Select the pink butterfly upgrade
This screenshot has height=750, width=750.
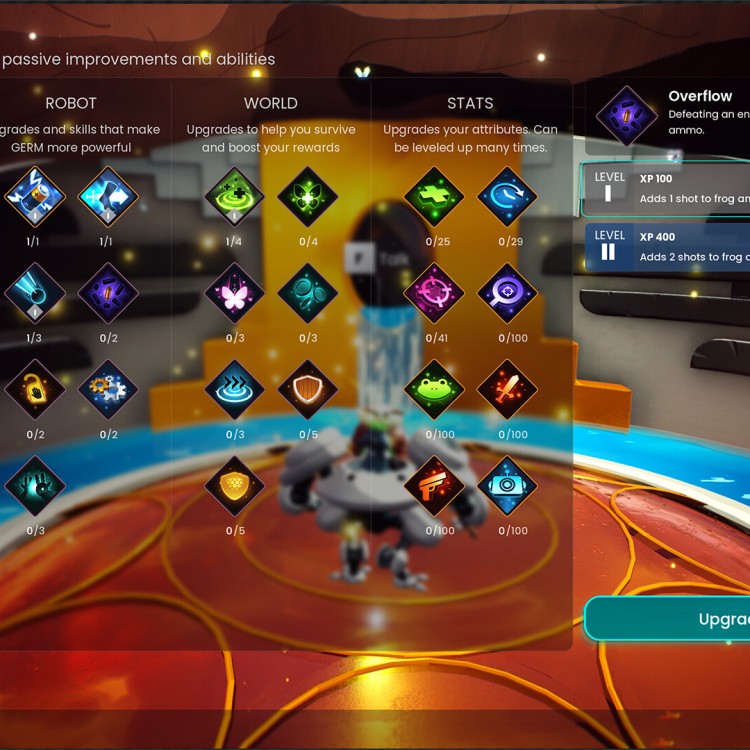(x=234, y=293)
